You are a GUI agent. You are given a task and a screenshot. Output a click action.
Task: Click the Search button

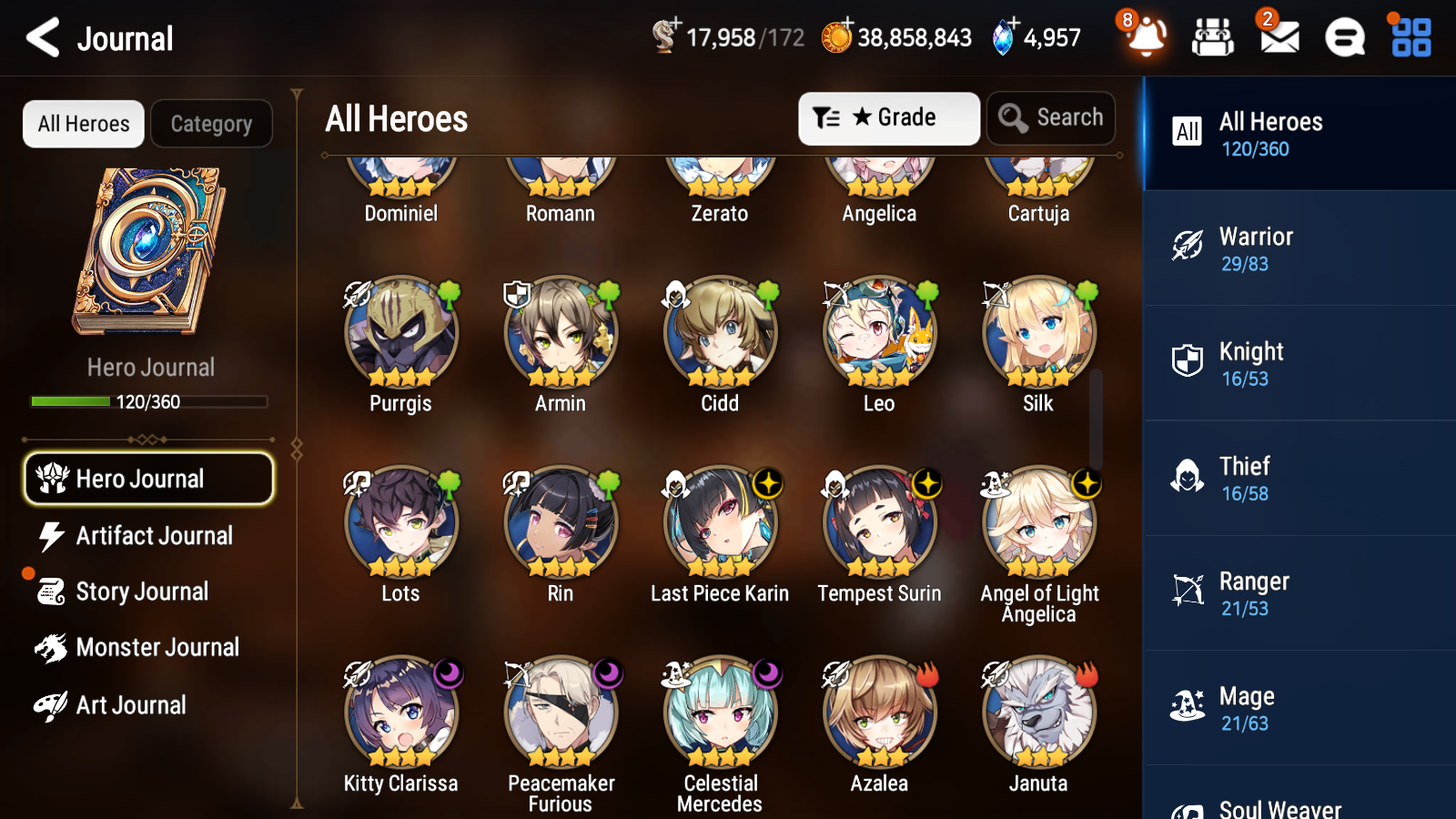click(1051, 117)
